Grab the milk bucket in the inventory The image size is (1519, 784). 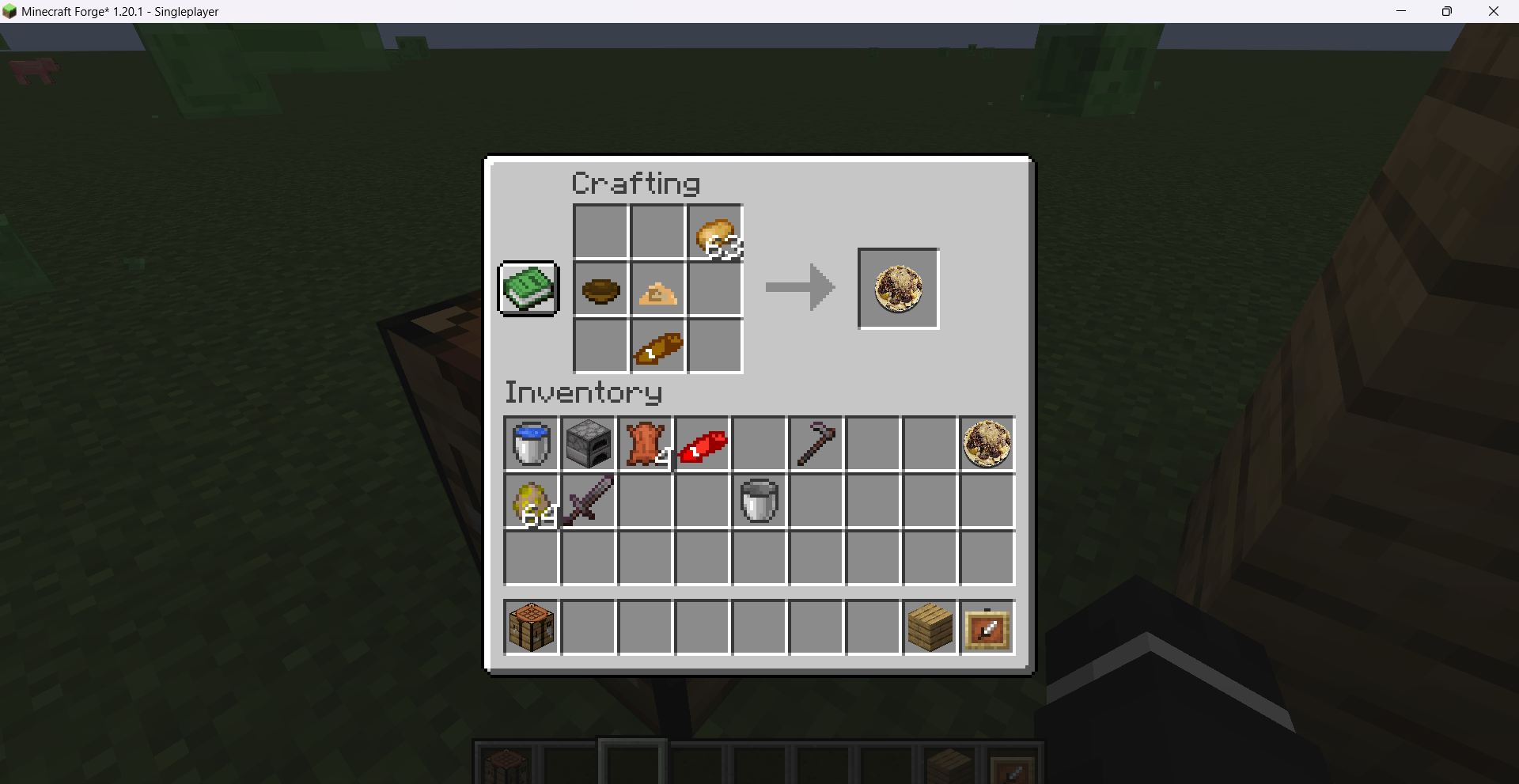[x=759, y=501]
